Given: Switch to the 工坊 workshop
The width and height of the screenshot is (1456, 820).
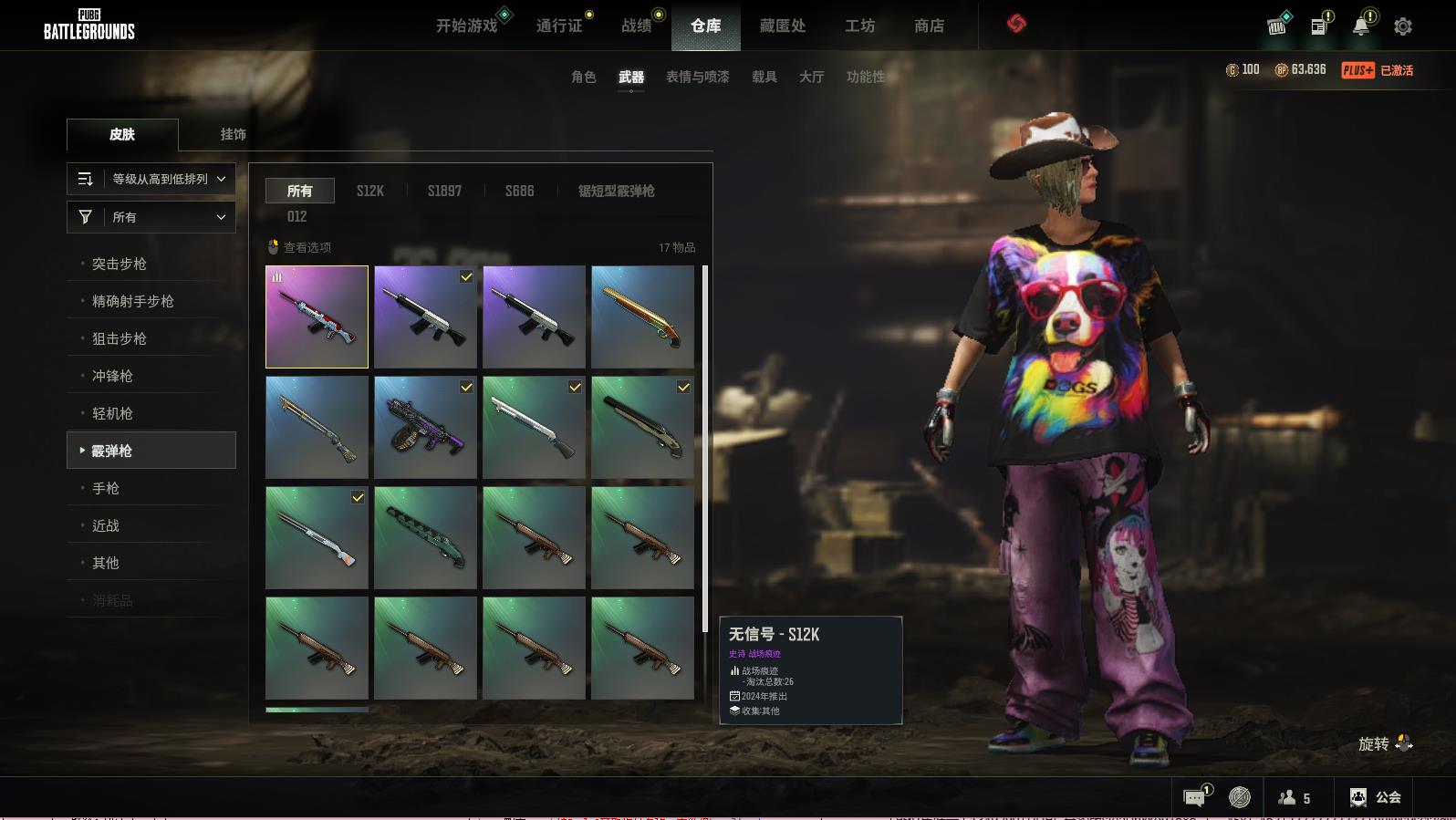Looking at the screenshot, I should click(x=859, y=26).
